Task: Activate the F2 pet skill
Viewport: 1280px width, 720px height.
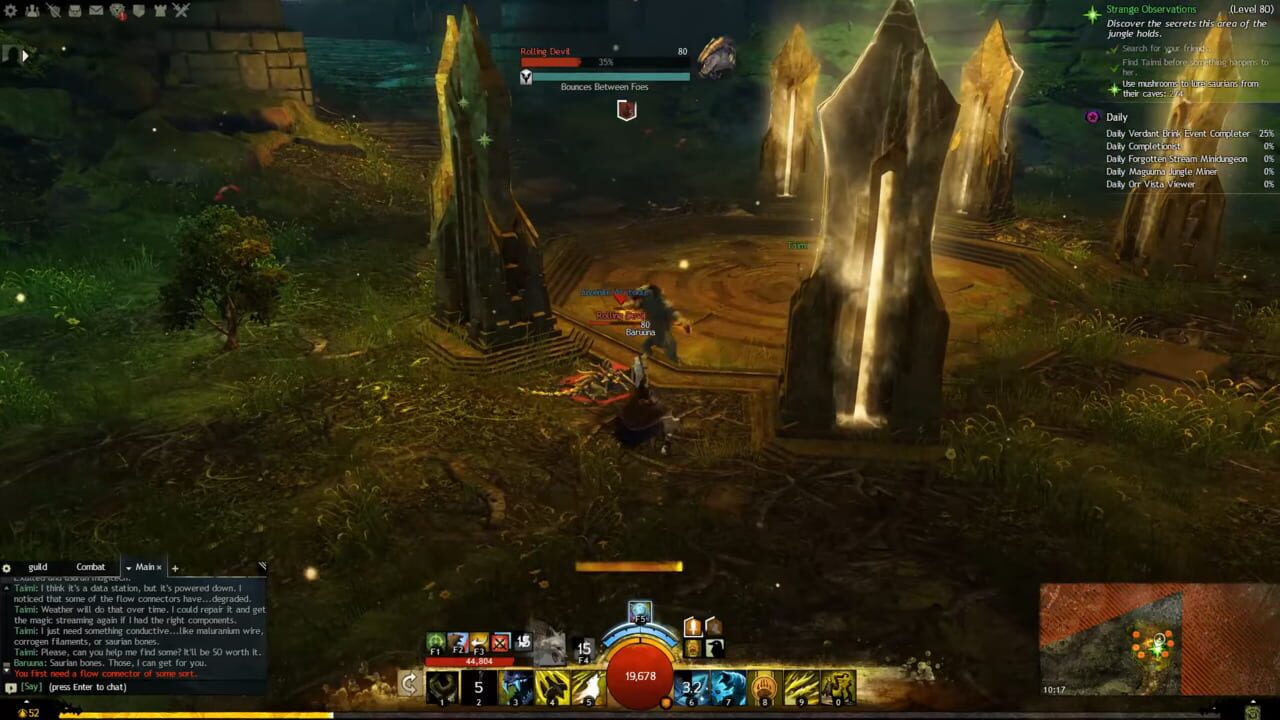Action: click(458, 643)
